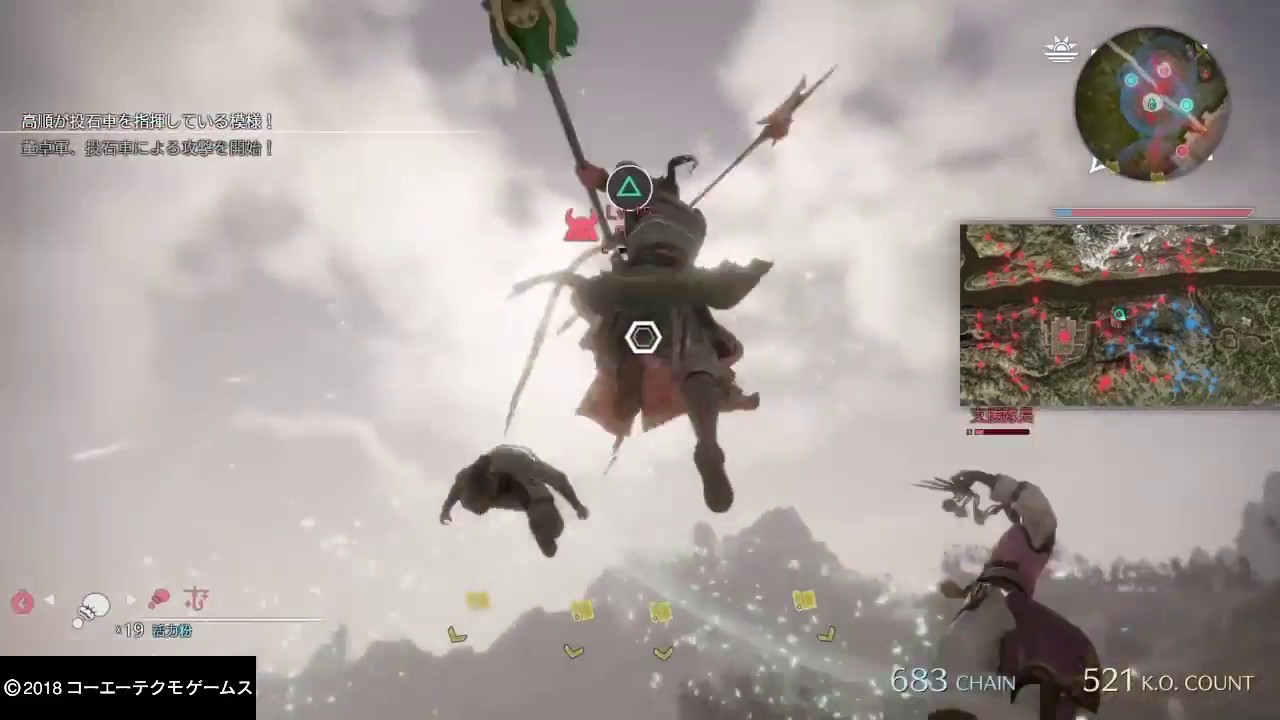The image size is (1280, 720).
Task: Click a yellow scroll pickup icon near the bottom
Action: [x=583, y=612]
